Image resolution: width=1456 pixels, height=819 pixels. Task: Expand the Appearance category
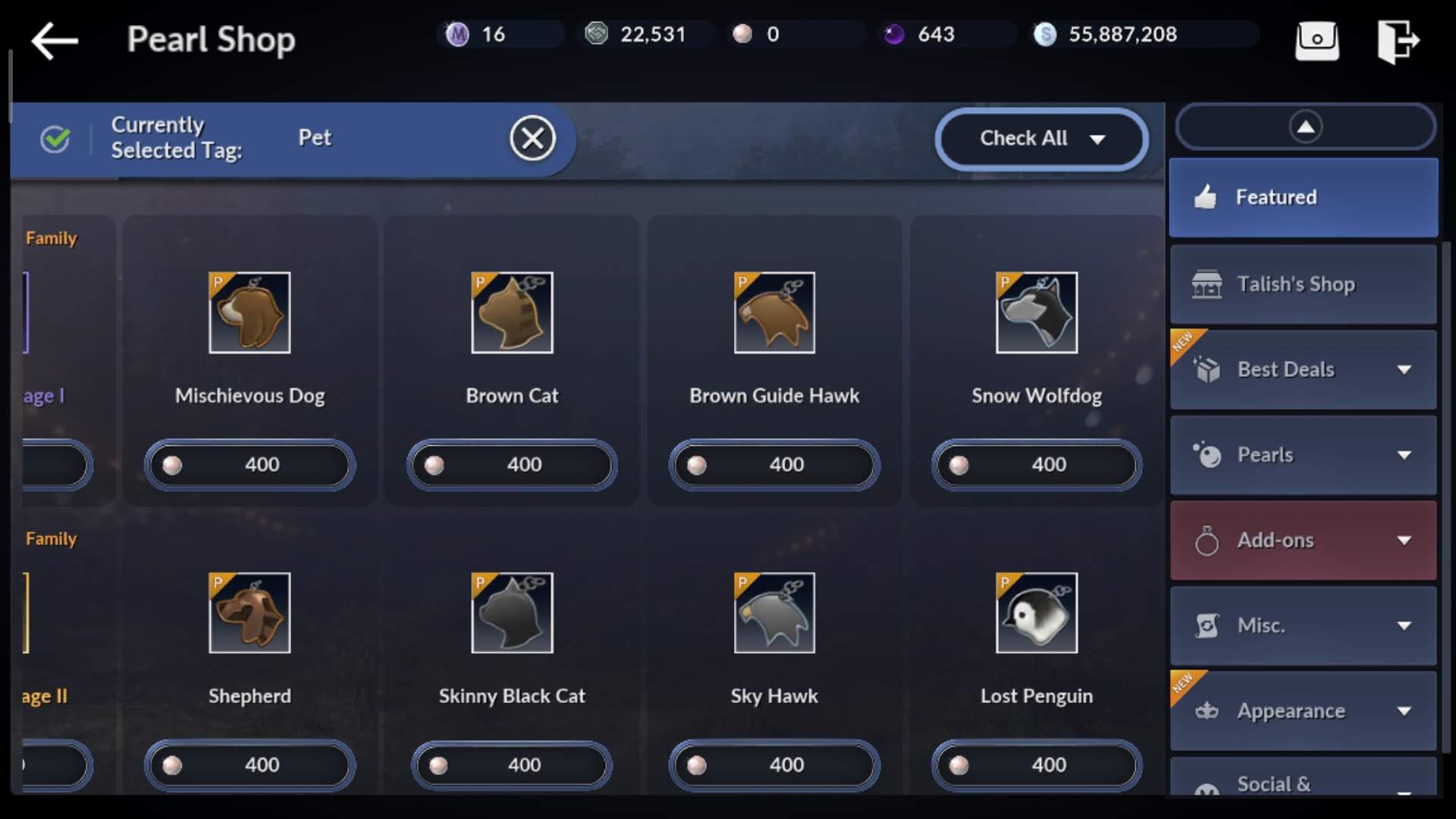1303,711
